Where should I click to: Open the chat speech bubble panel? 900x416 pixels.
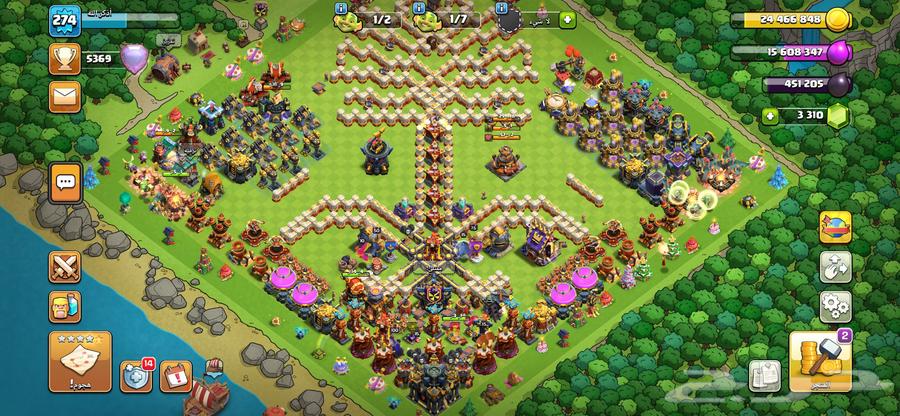[x=66, y=182]
